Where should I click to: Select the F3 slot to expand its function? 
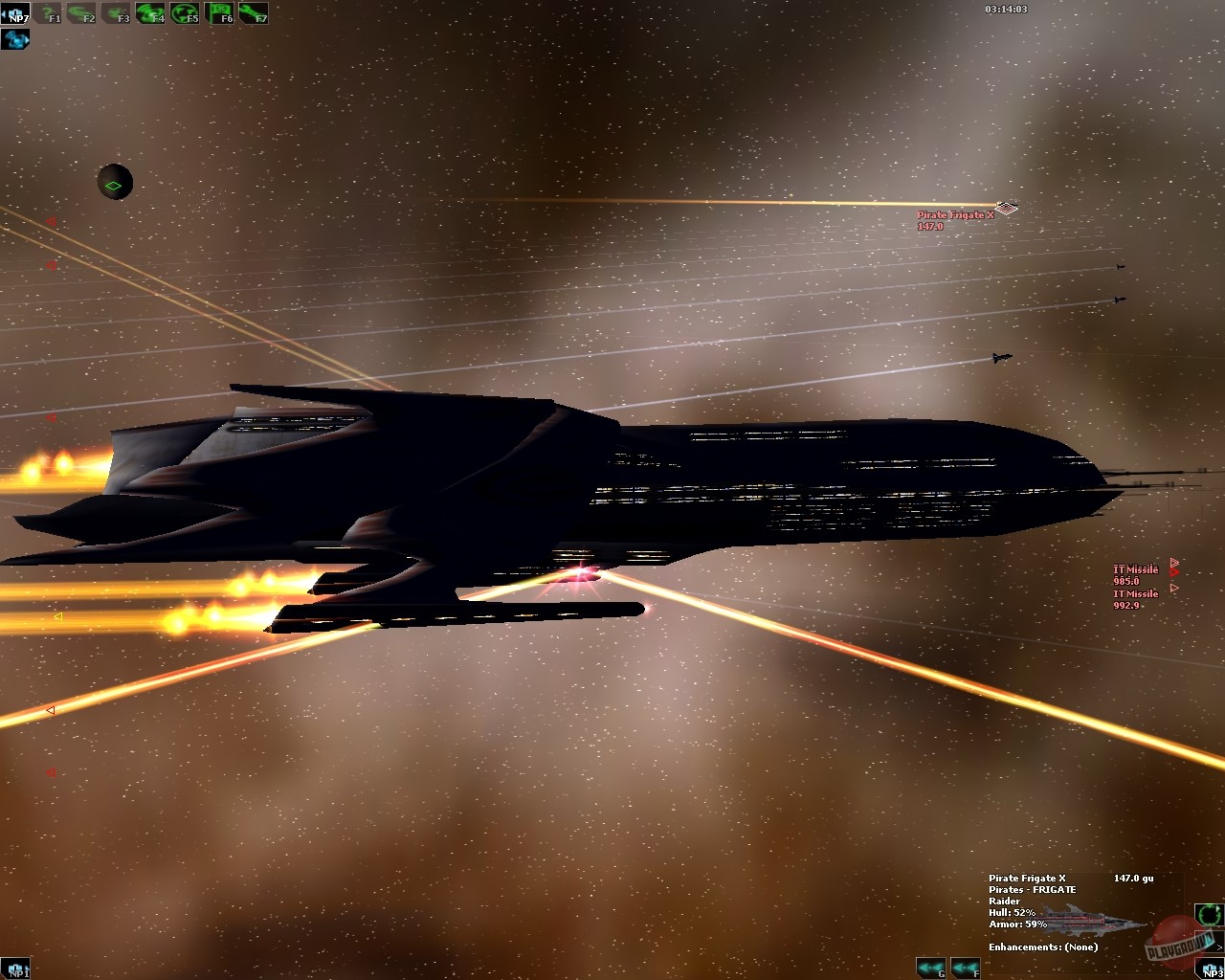117,13
